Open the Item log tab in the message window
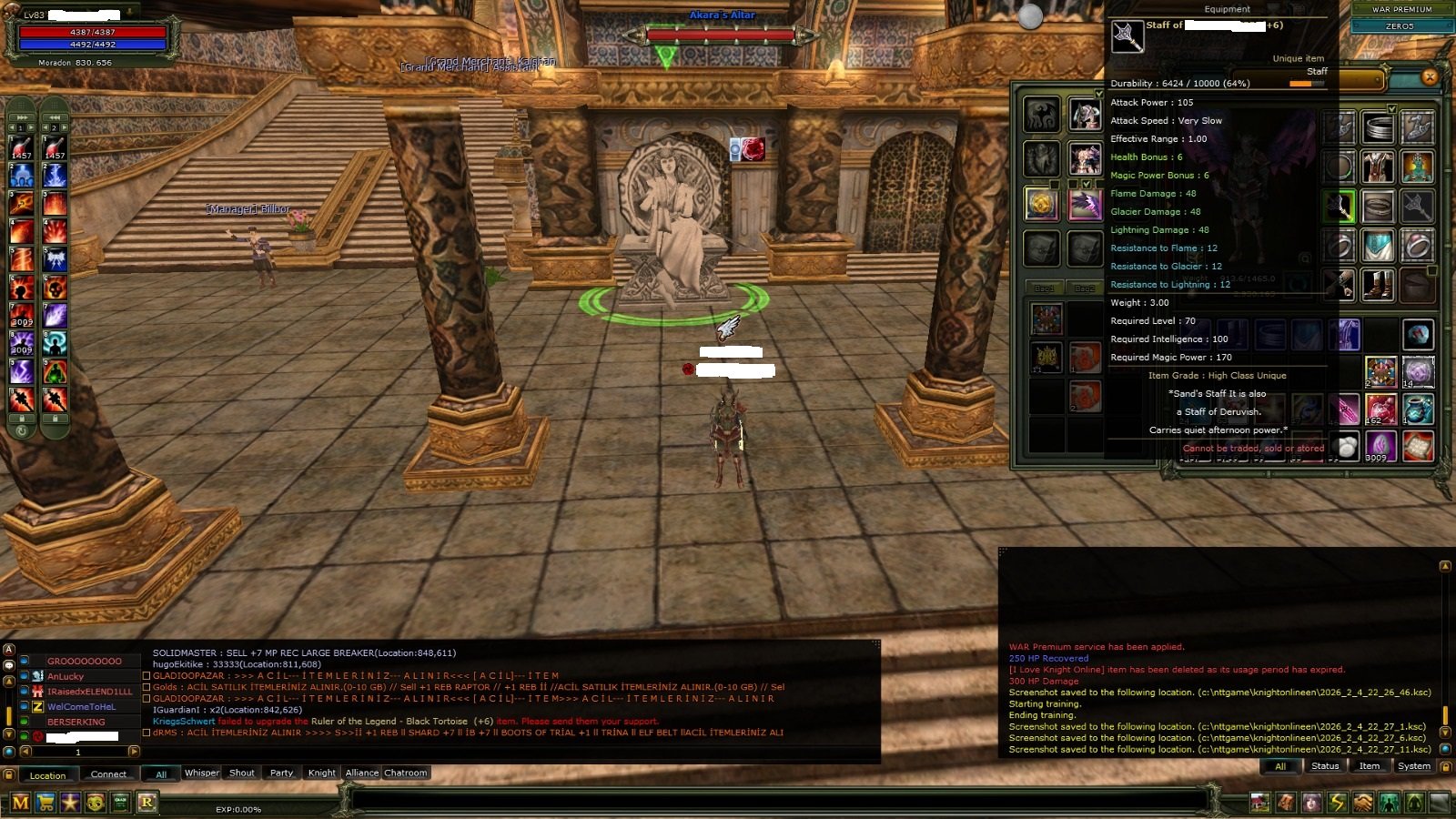The height and width of the screenshot is (819, 1456). [x=1368, y=766]
